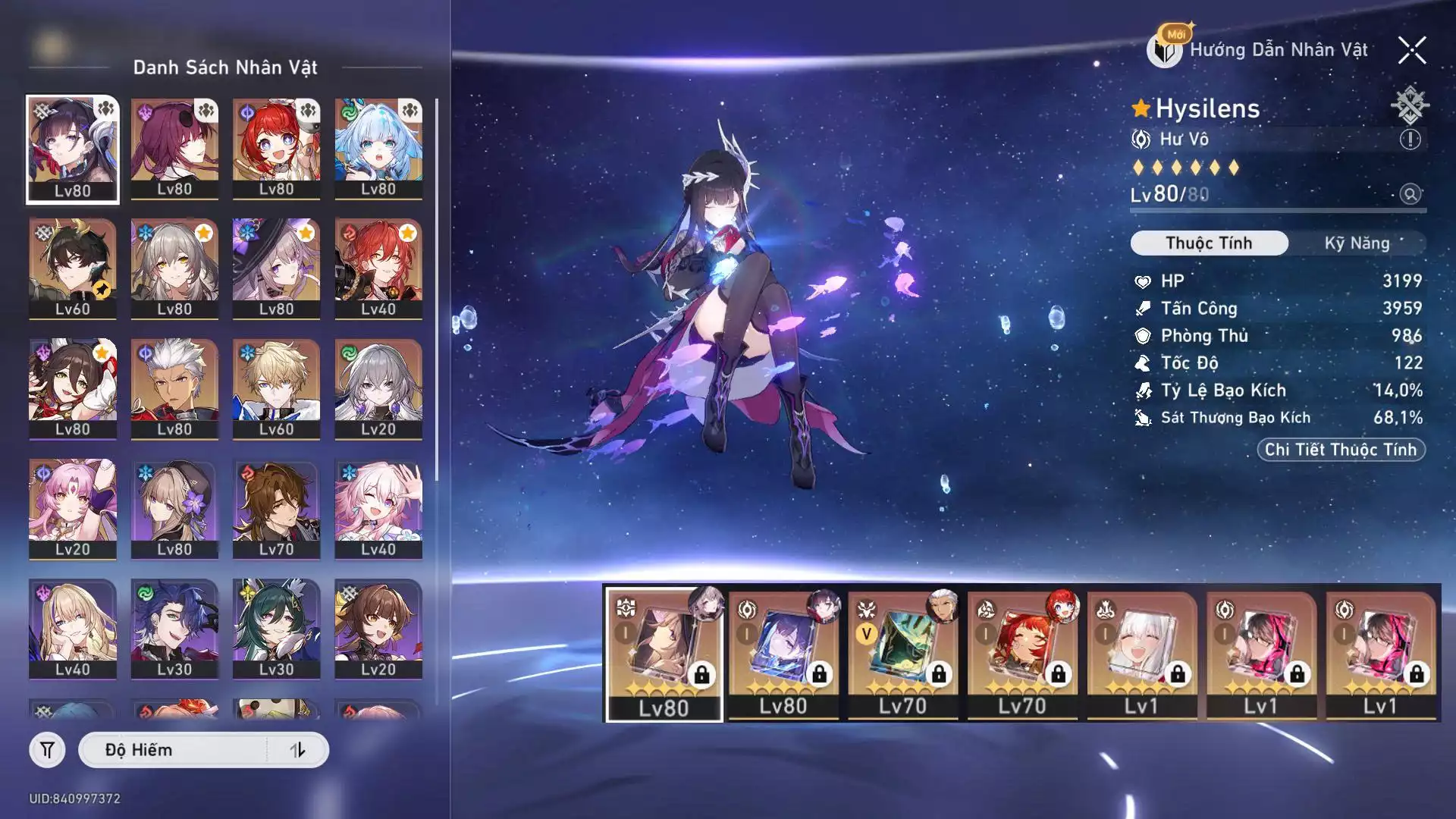Screen dimensions: 1456x819
Task: Close the character screen
Action: tap(1412, 51)
